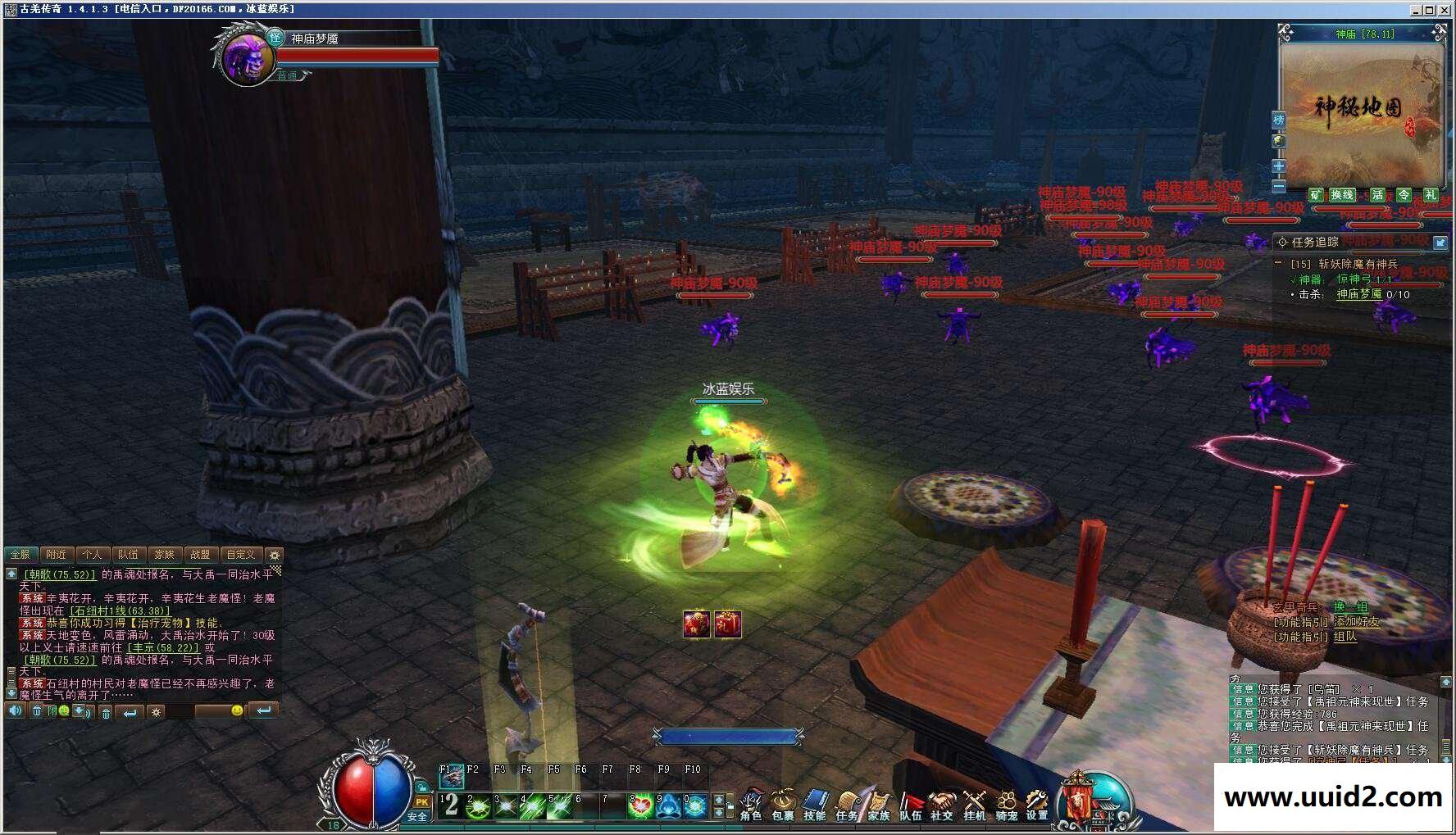Open the 角色 character panel
This screenshot has width=1456, height=835.
click(x=751, y=805)
